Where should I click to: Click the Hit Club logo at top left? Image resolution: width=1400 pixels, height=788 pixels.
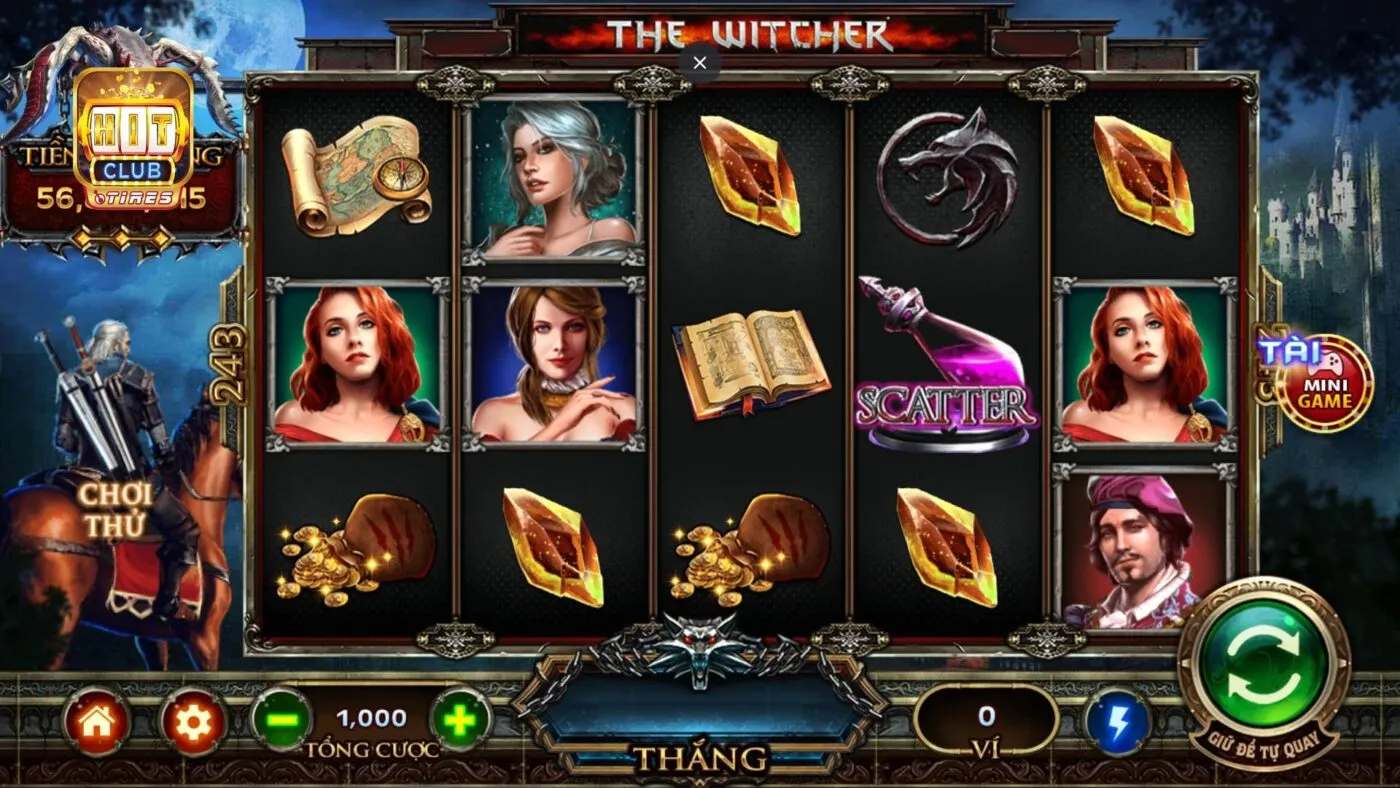pos(133,140)
